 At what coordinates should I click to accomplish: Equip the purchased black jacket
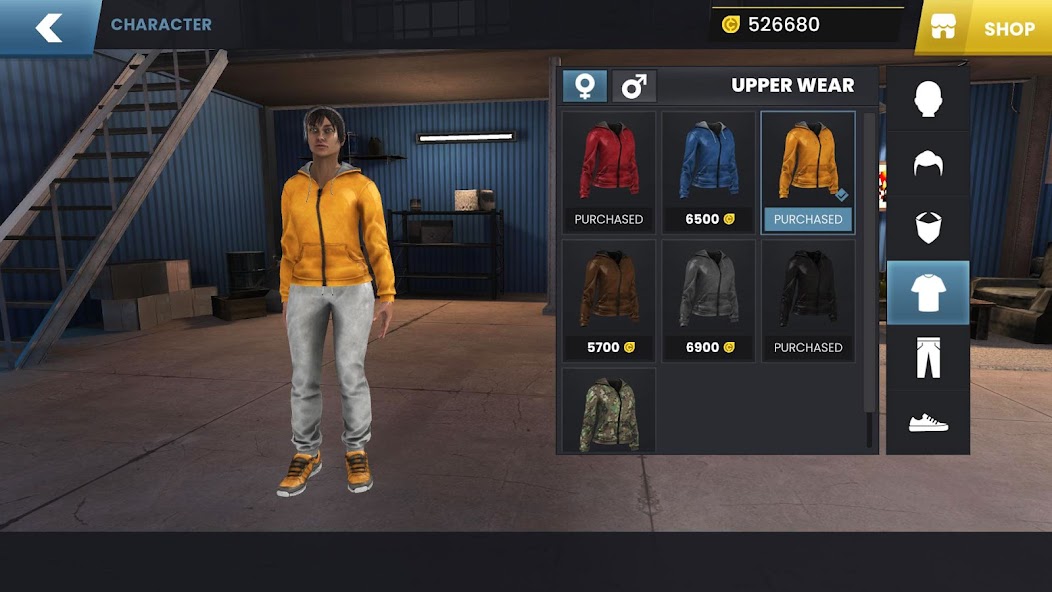[x=808, y=299]
